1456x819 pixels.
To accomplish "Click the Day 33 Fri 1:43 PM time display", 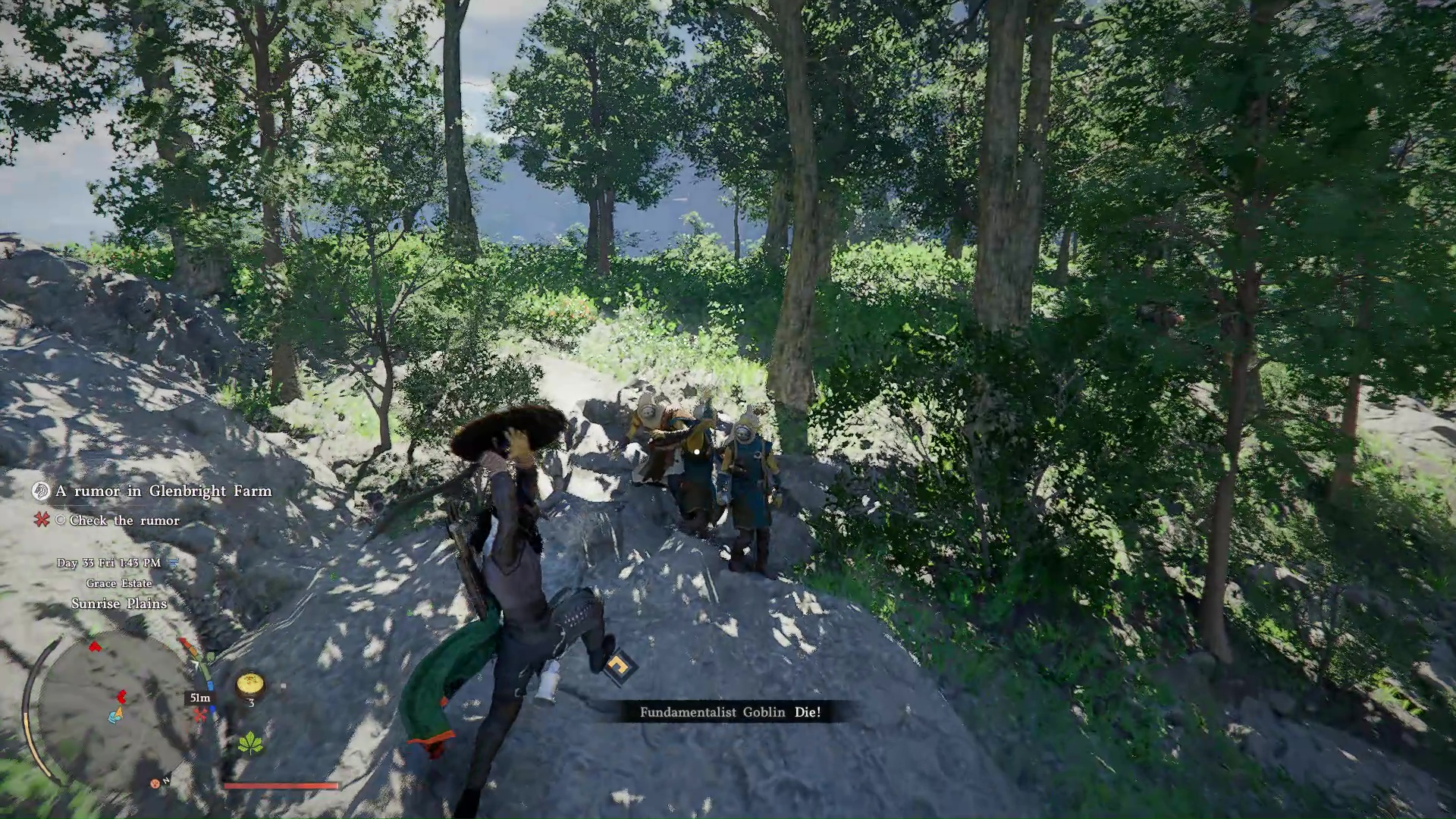I will (108, 564).
